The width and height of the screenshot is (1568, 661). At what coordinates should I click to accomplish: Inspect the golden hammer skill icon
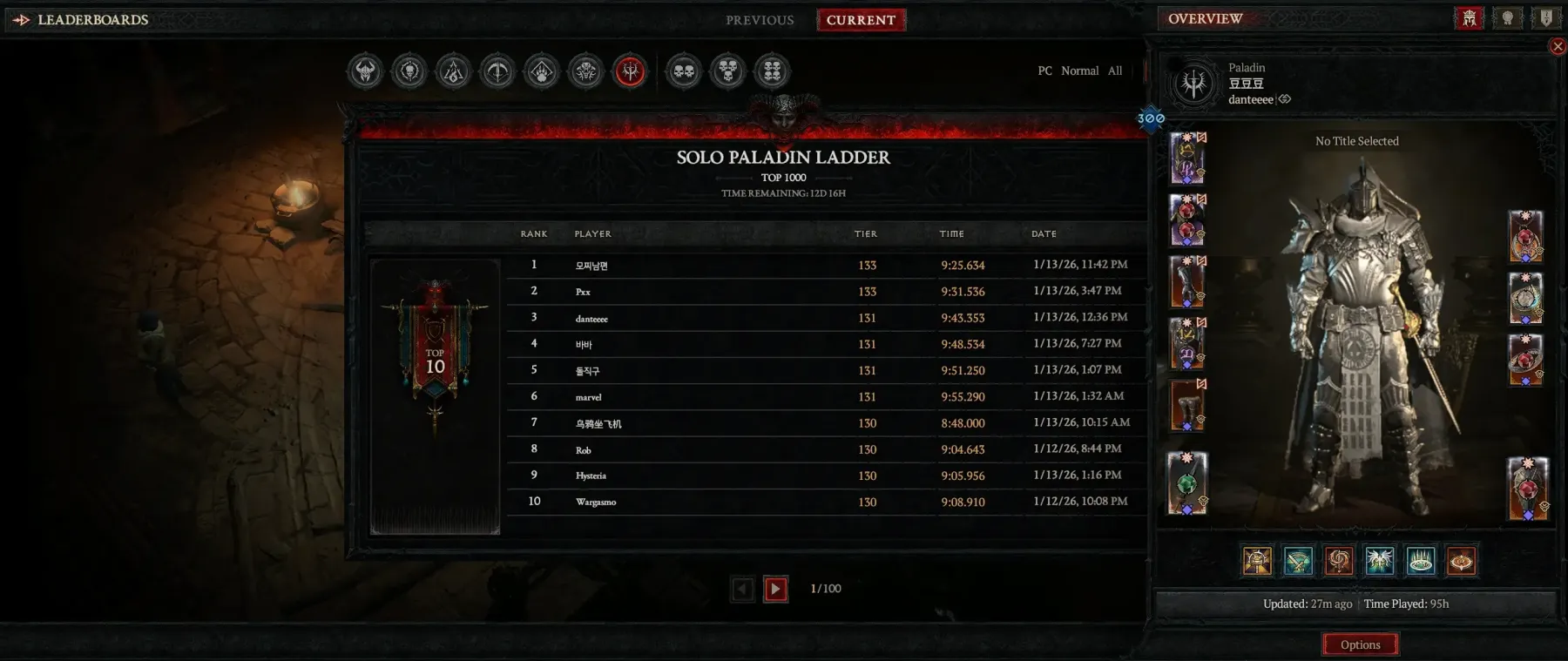click(x=1257, y=561)
